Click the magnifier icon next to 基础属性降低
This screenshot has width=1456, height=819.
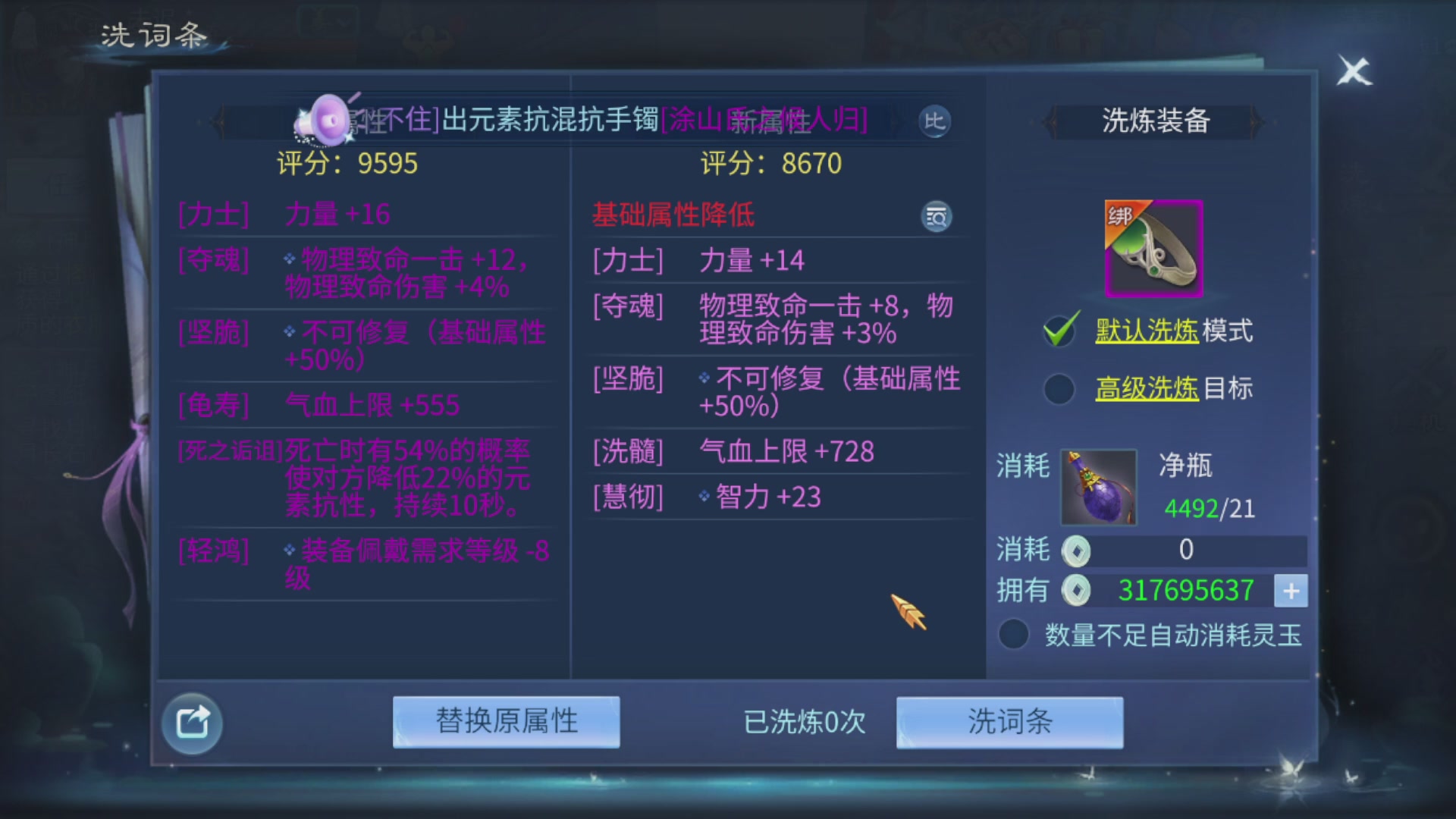(x=936, y=216)
